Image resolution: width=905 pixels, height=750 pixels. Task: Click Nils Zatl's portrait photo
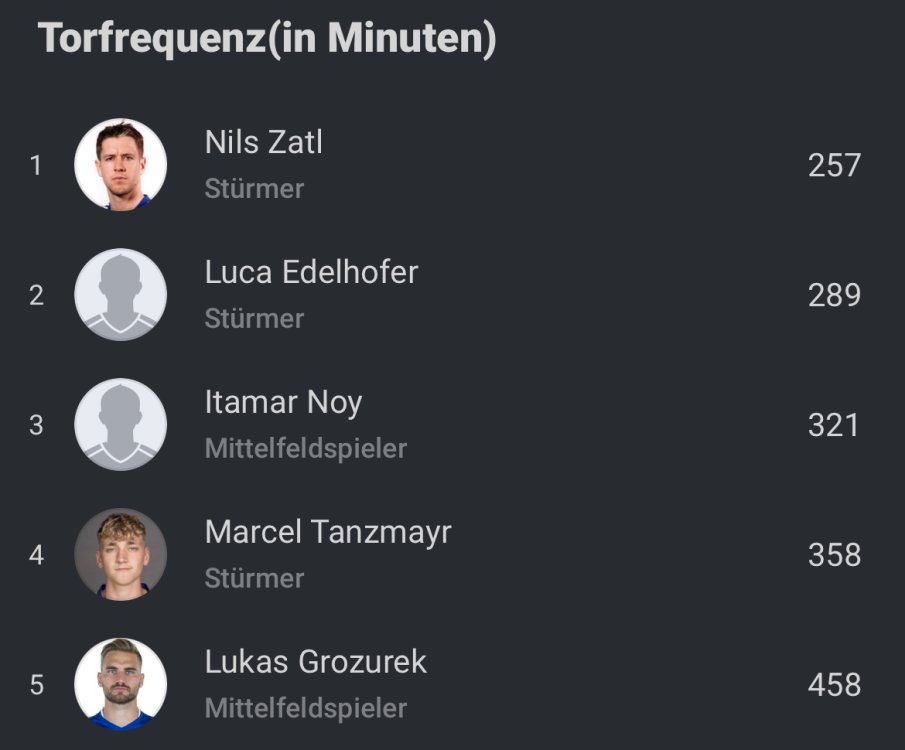121,164
